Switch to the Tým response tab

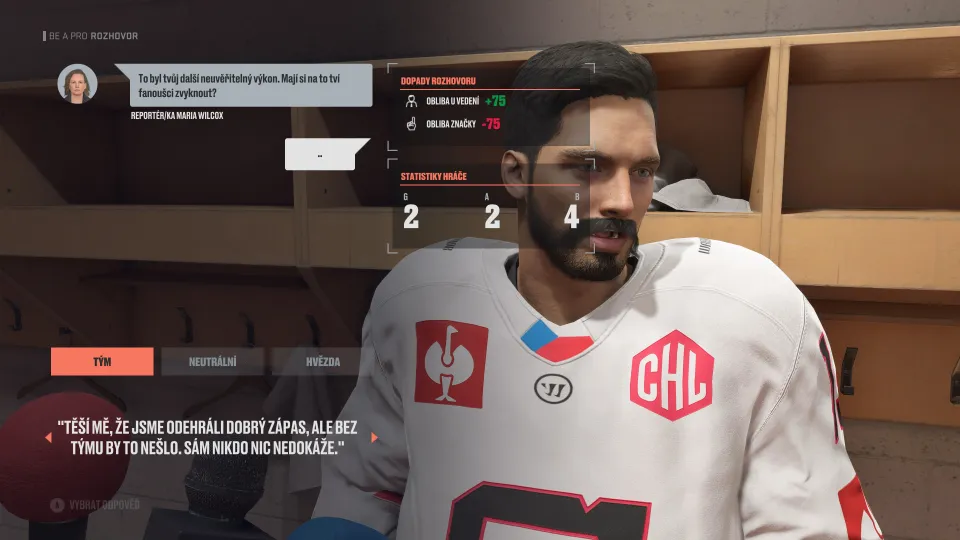pyautogui.click(x=102, y=361)
